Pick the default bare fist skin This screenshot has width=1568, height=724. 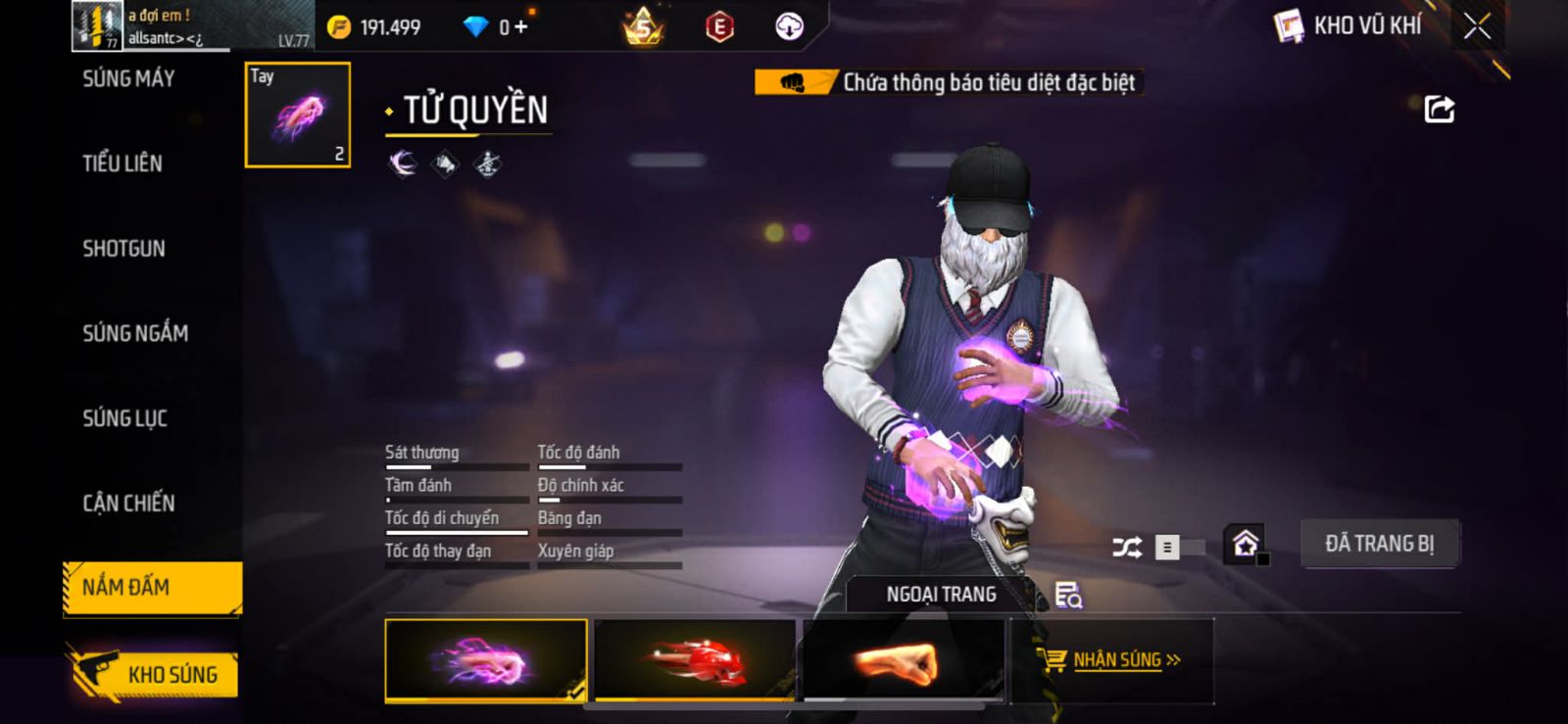click(x=903, y=660)
